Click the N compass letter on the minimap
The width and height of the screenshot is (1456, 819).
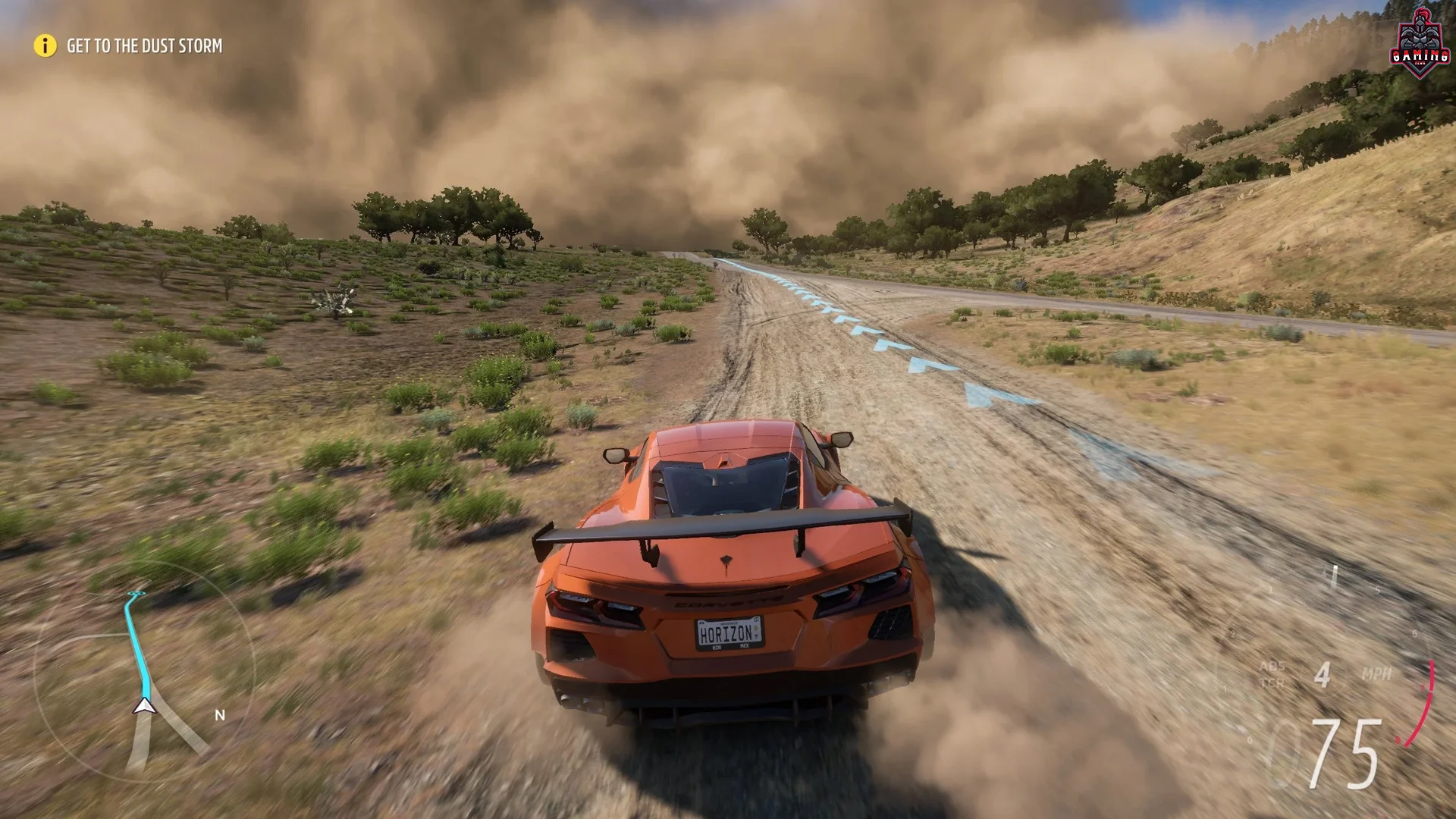coord(221,714)
